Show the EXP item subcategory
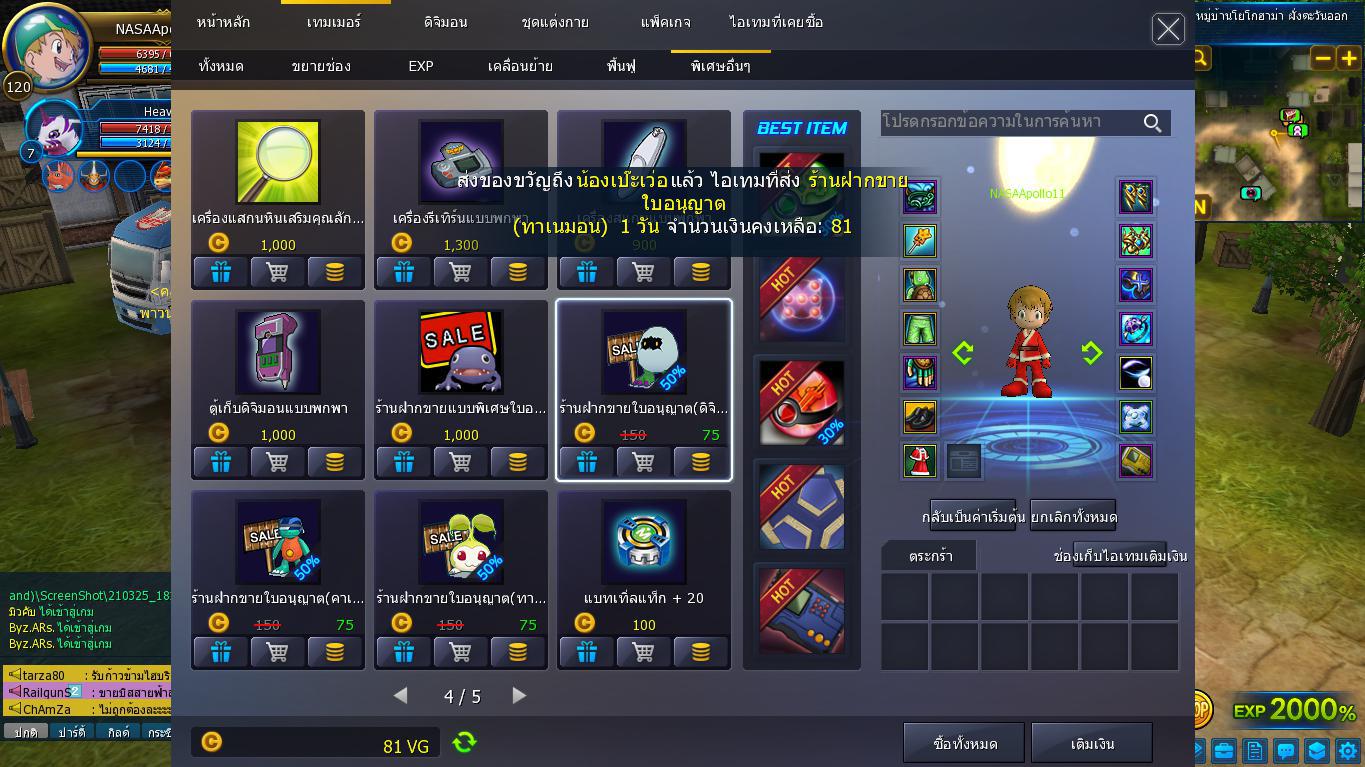1365x767 pixels. [421, 66]
